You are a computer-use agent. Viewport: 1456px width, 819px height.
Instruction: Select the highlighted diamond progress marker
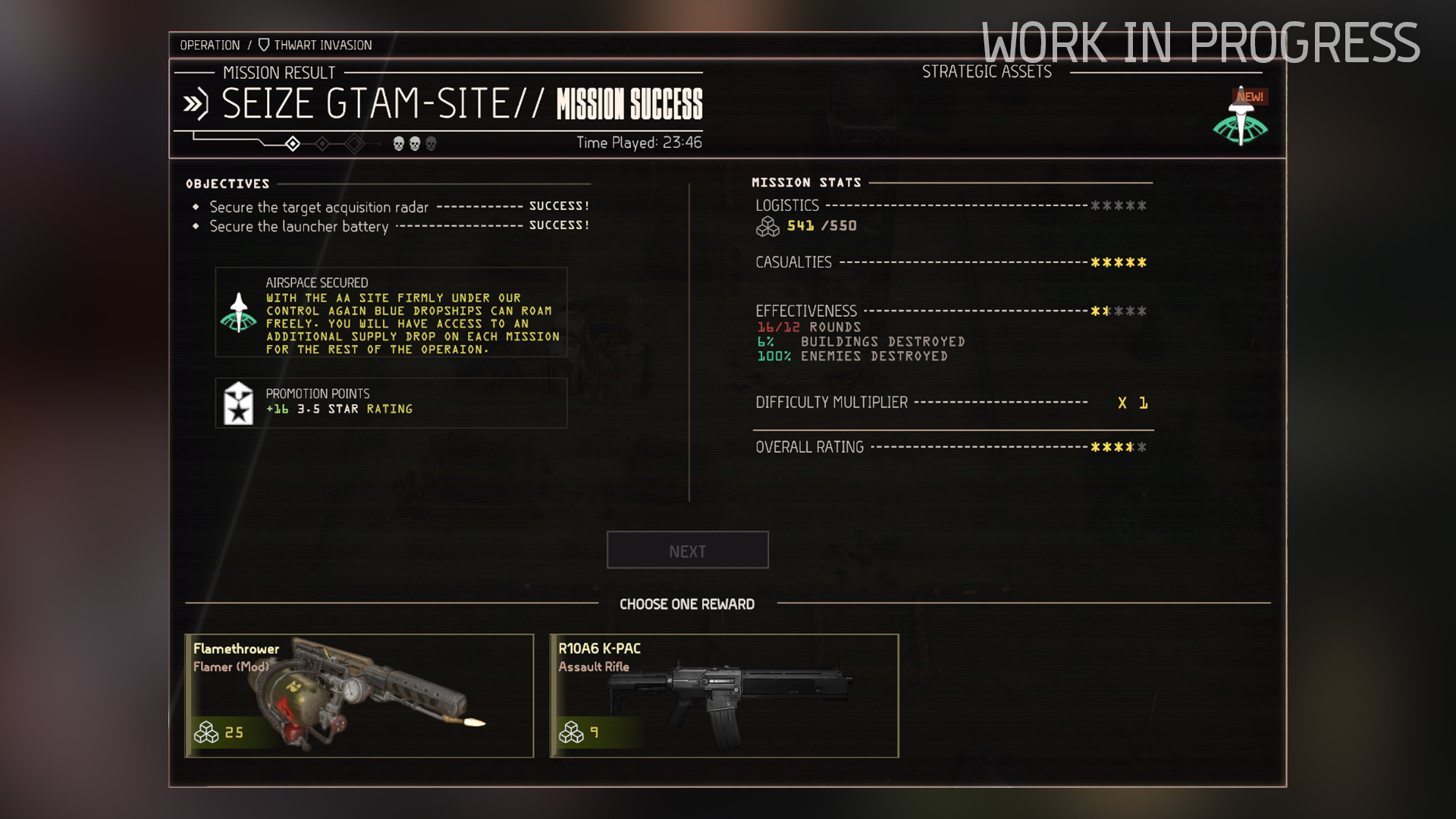coord(293,143)
